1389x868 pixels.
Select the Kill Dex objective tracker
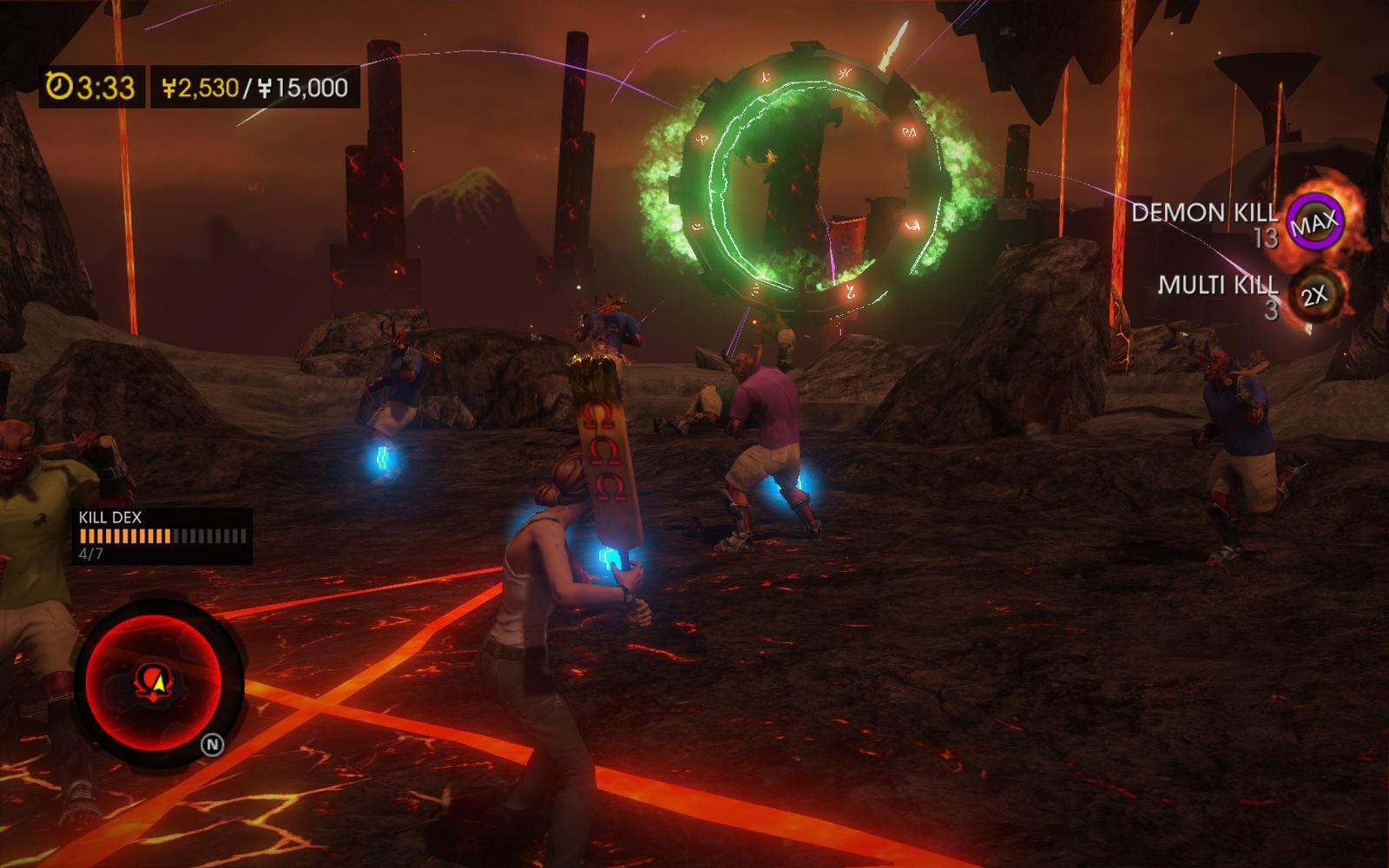(x=162, y=536)
